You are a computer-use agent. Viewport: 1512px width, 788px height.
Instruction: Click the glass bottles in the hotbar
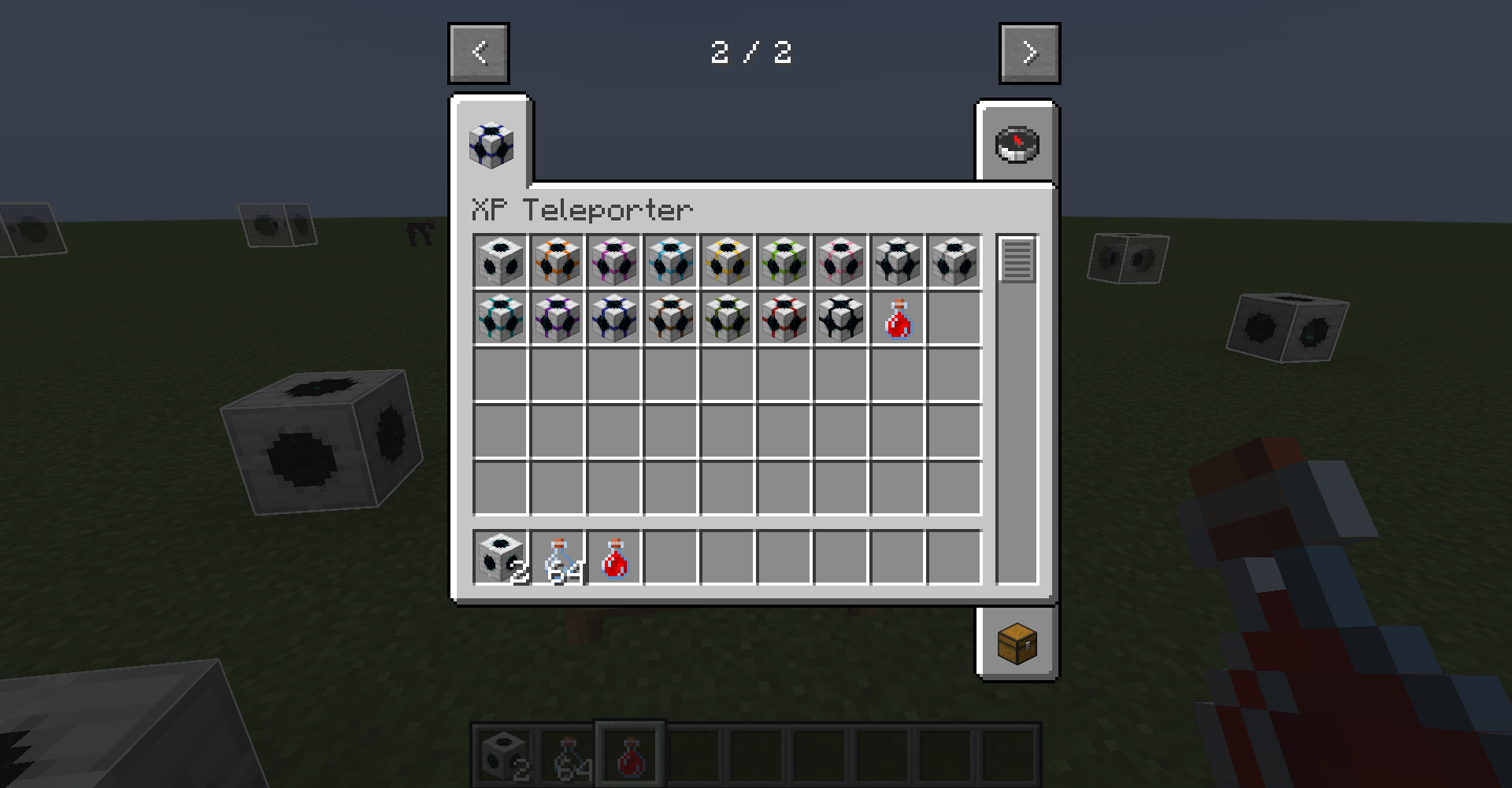[569, 754]
